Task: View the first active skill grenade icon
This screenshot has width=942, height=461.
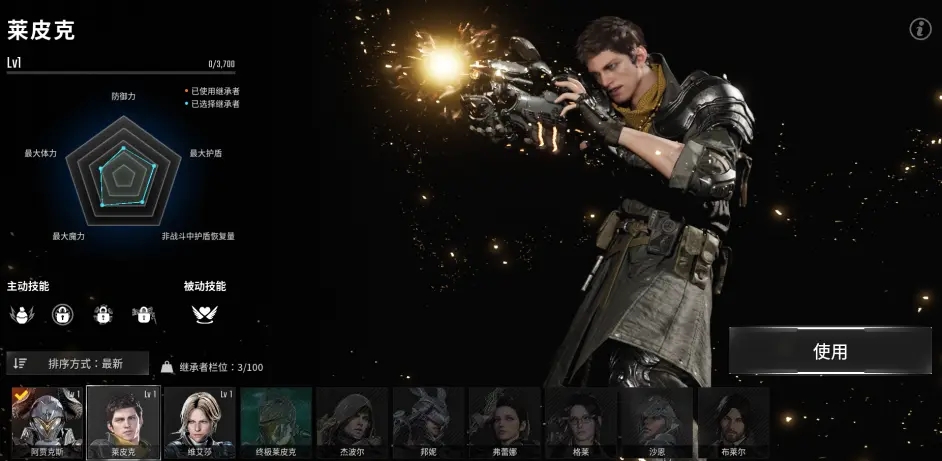Action: pos(21,315)
